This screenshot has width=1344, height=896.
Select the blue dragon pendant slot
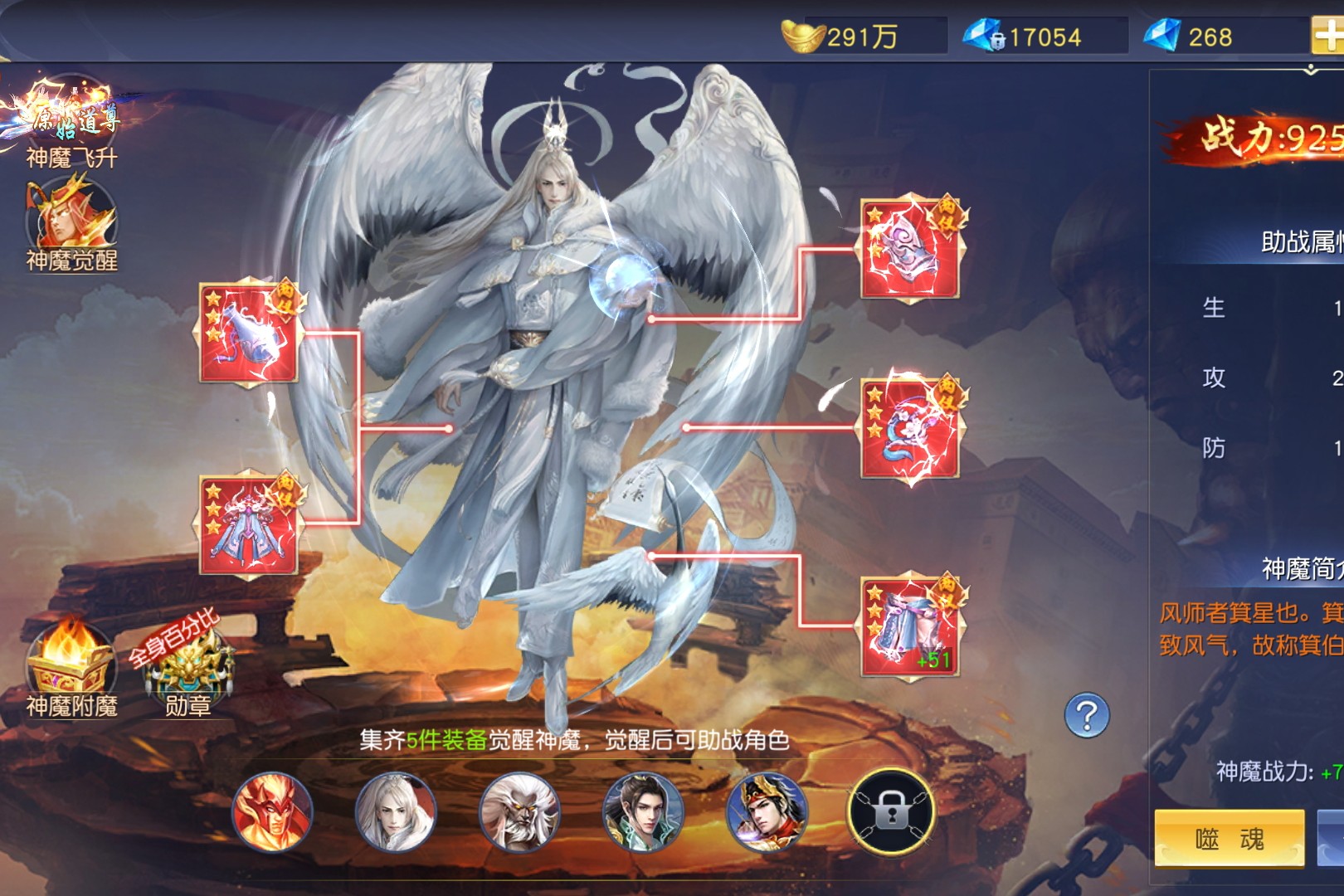pyautogui.click(x=910, y=428)
